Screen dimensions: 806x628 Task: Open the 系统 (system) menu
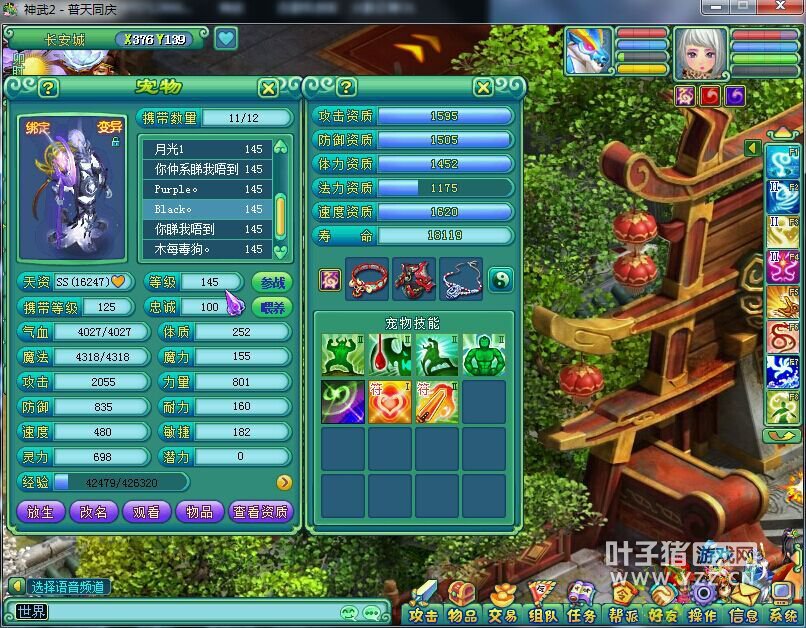click(783, 615)
